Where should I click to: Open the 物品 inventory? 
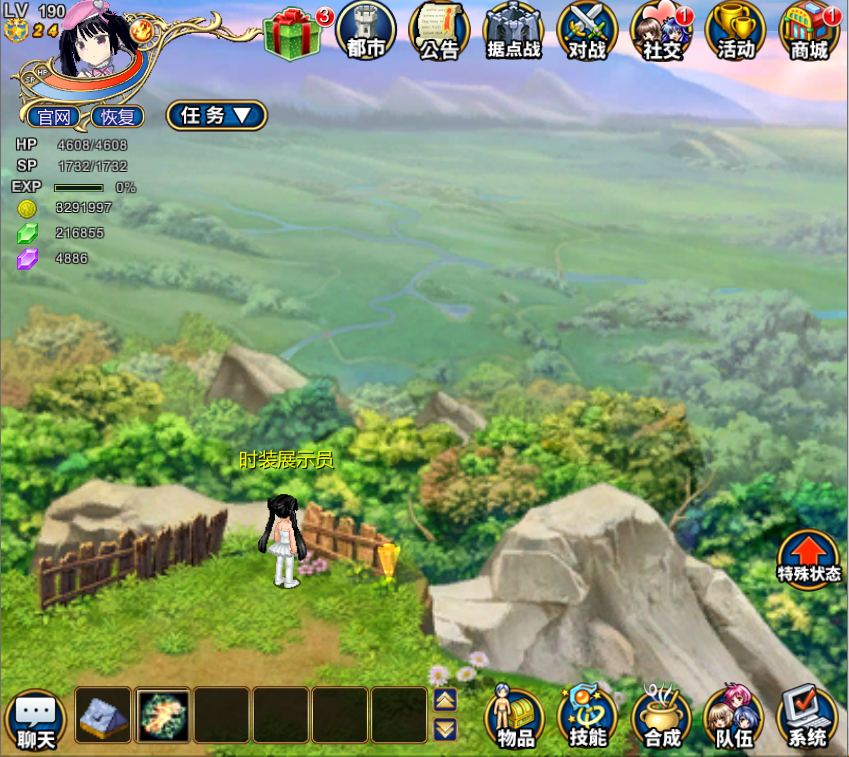point(514,718)
